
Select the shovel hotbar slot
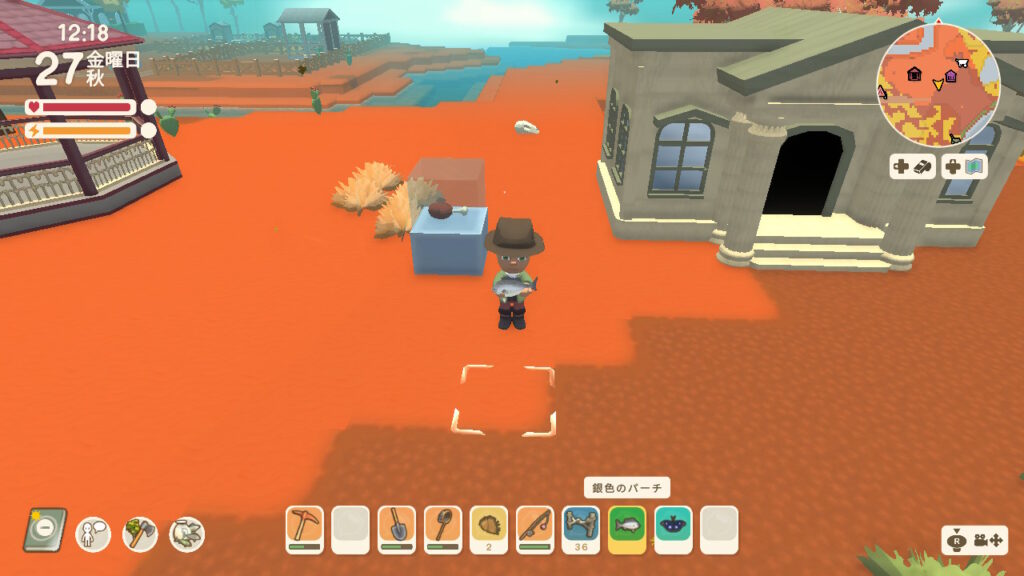396,528
